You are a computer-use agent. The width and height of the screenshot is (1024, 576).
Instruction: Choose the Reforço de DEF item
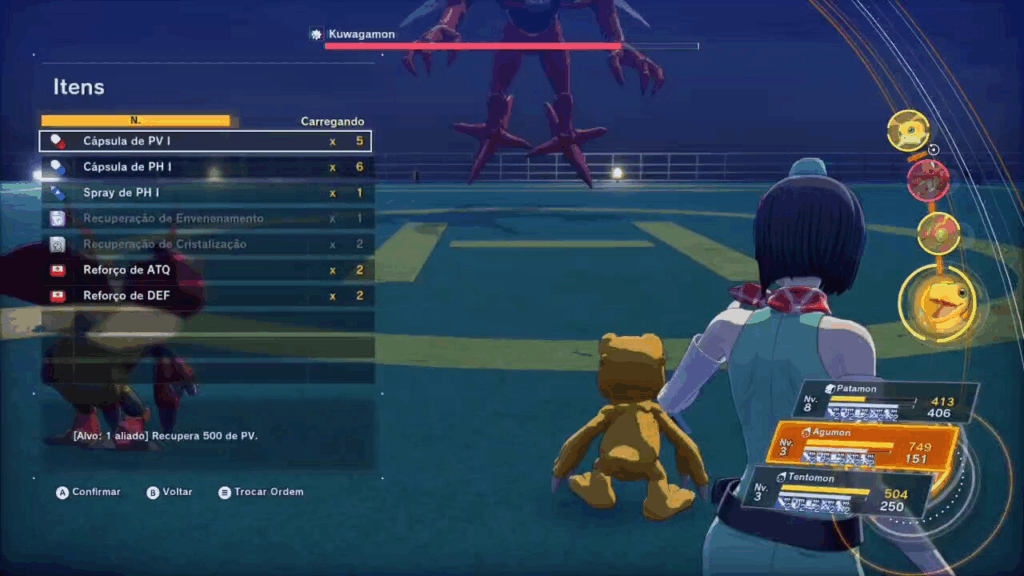[206, 296]
